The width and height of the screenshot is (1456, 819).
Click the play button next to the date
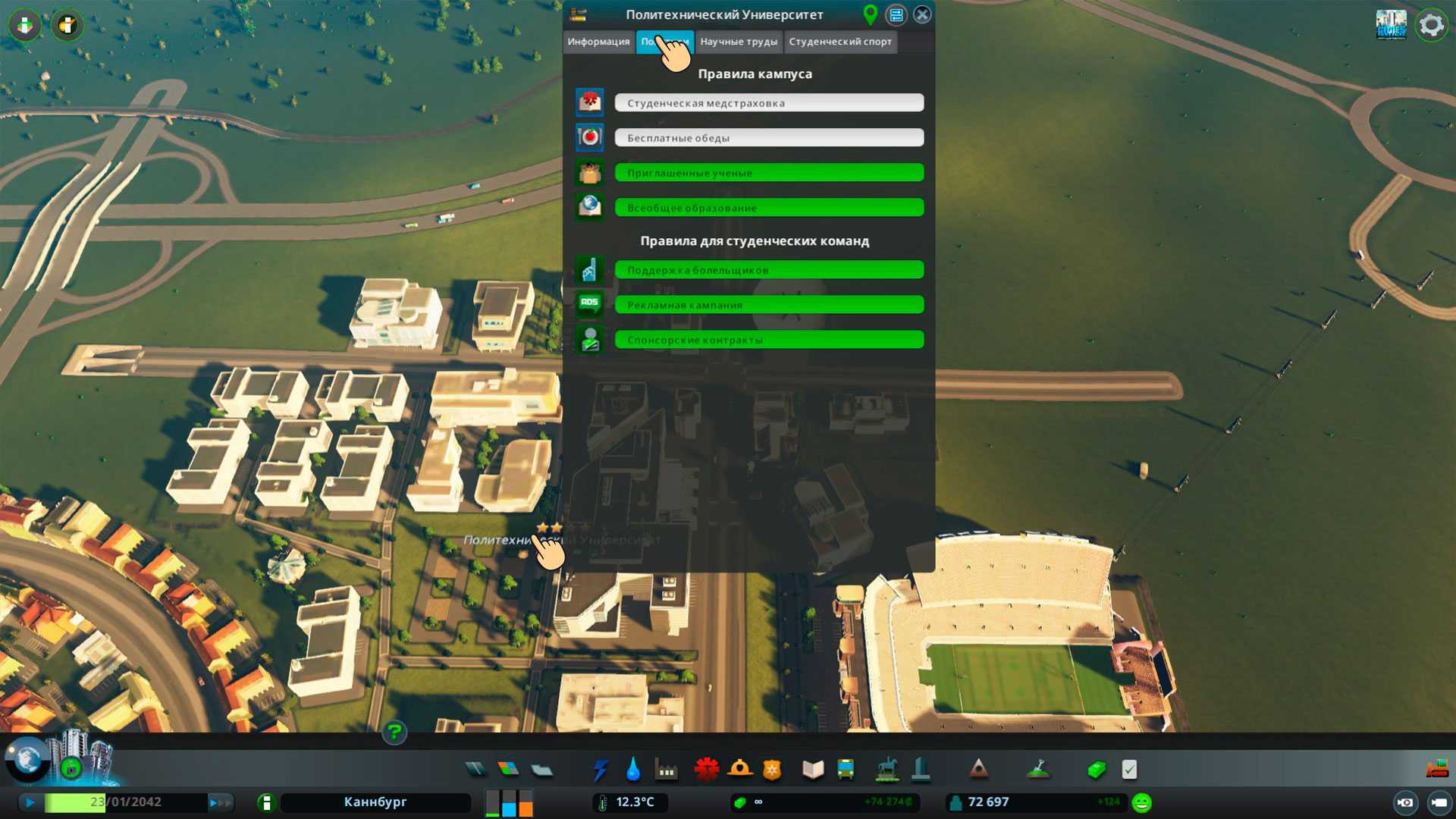pyautogui.click(x=30, y=802)
